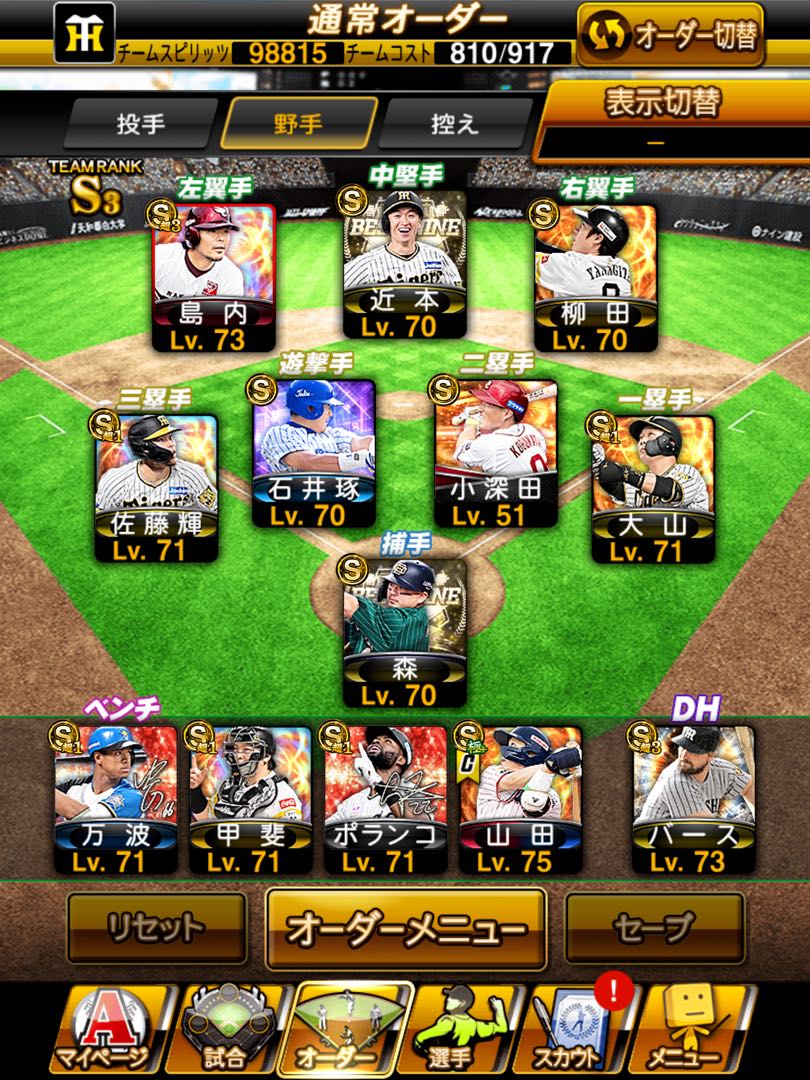Open the オーダーメニュー order menu
Image resolution: width=810 pixels, height=1080 pixels.
tap(405, 928)
